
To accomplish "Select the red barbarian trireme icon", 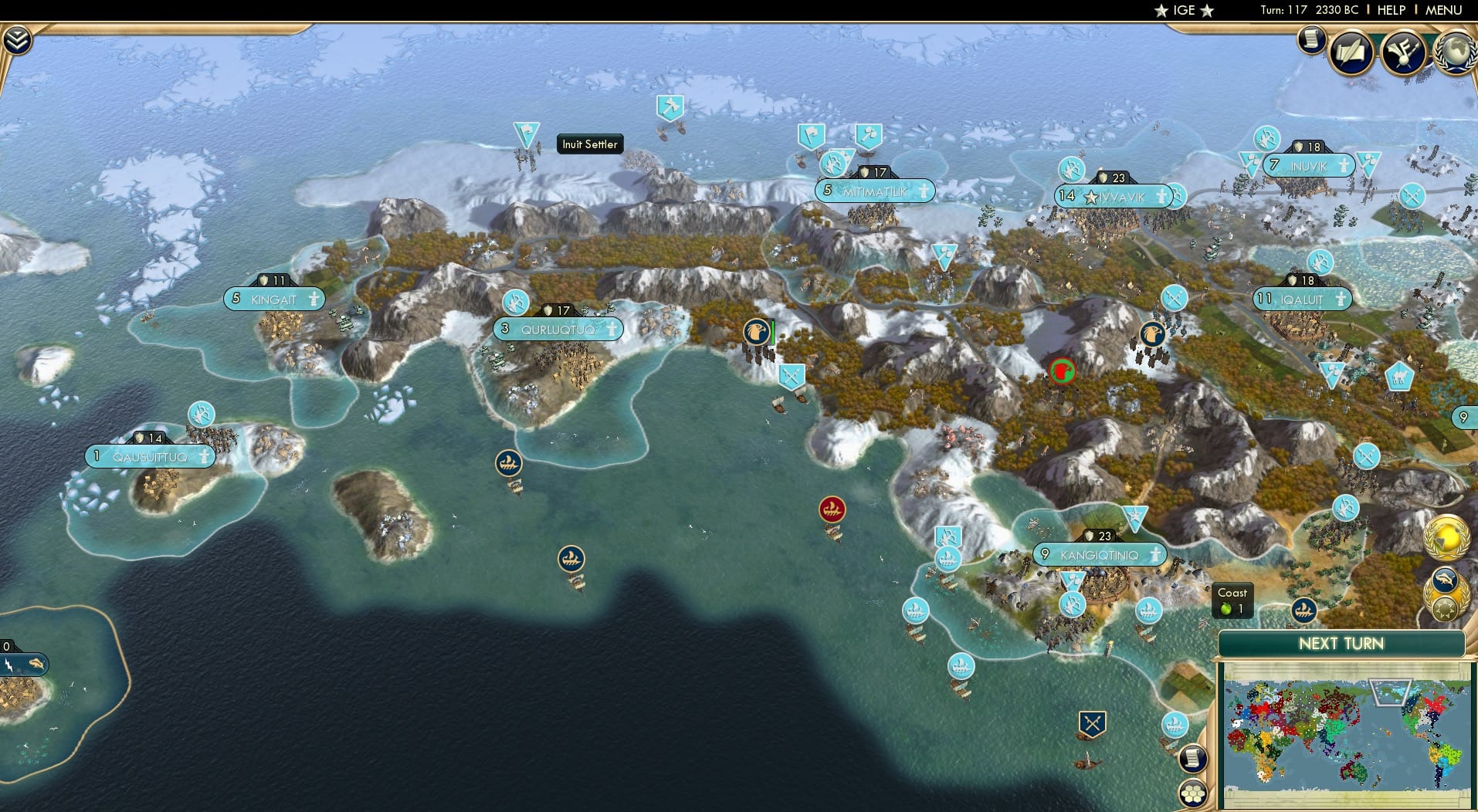I will coord(832,510).
